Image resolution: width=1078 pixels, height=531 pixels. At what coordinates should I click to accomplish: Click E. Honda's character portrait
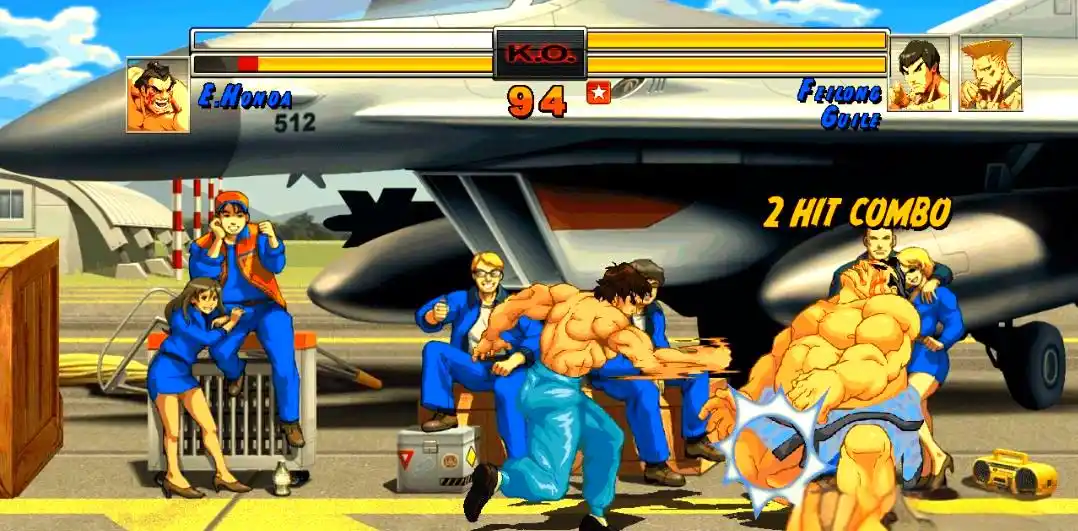click(x=157, y=95)
